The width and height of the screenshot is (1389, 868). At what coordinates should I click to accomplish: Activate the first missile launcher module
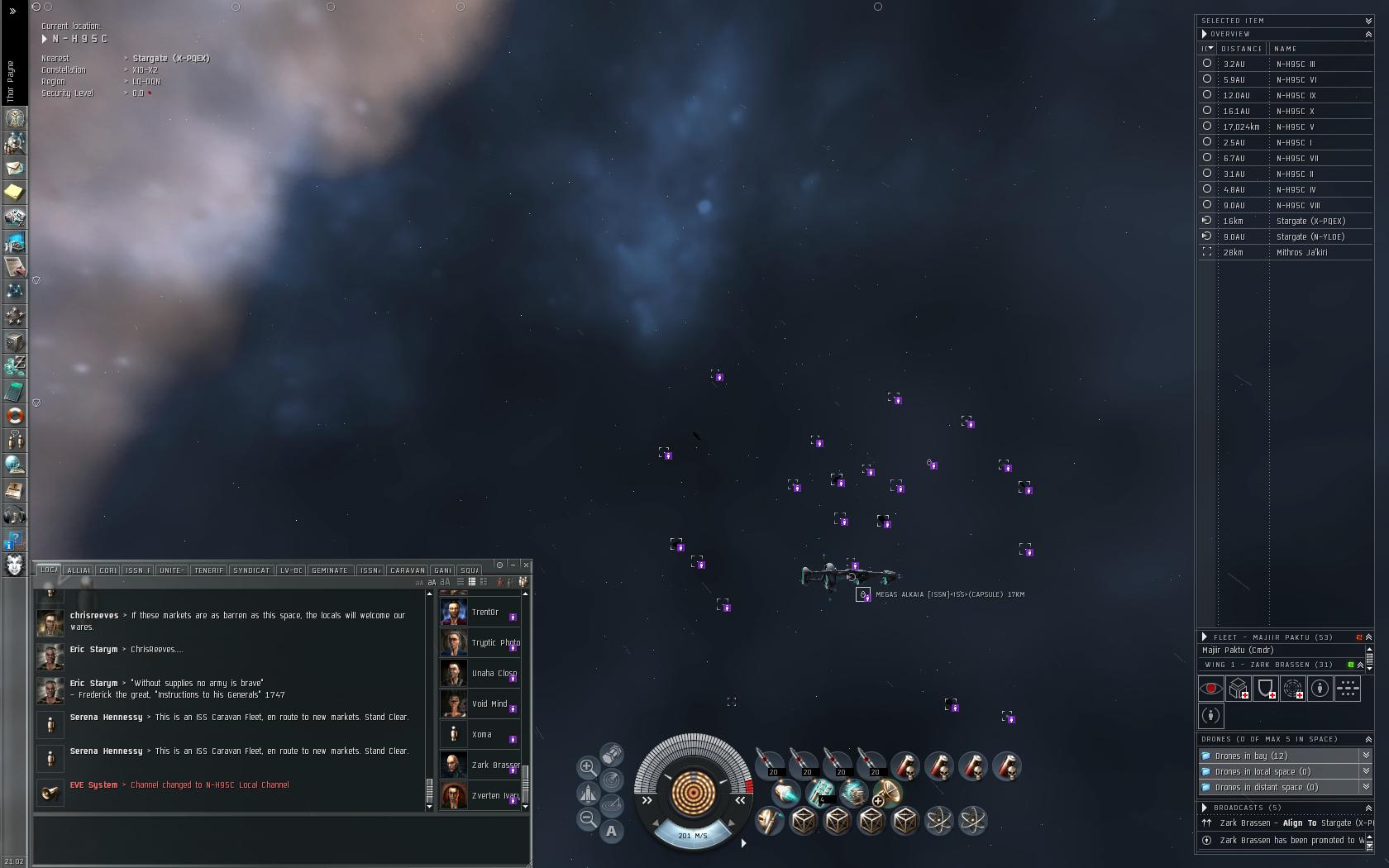[x=770, y=765]
